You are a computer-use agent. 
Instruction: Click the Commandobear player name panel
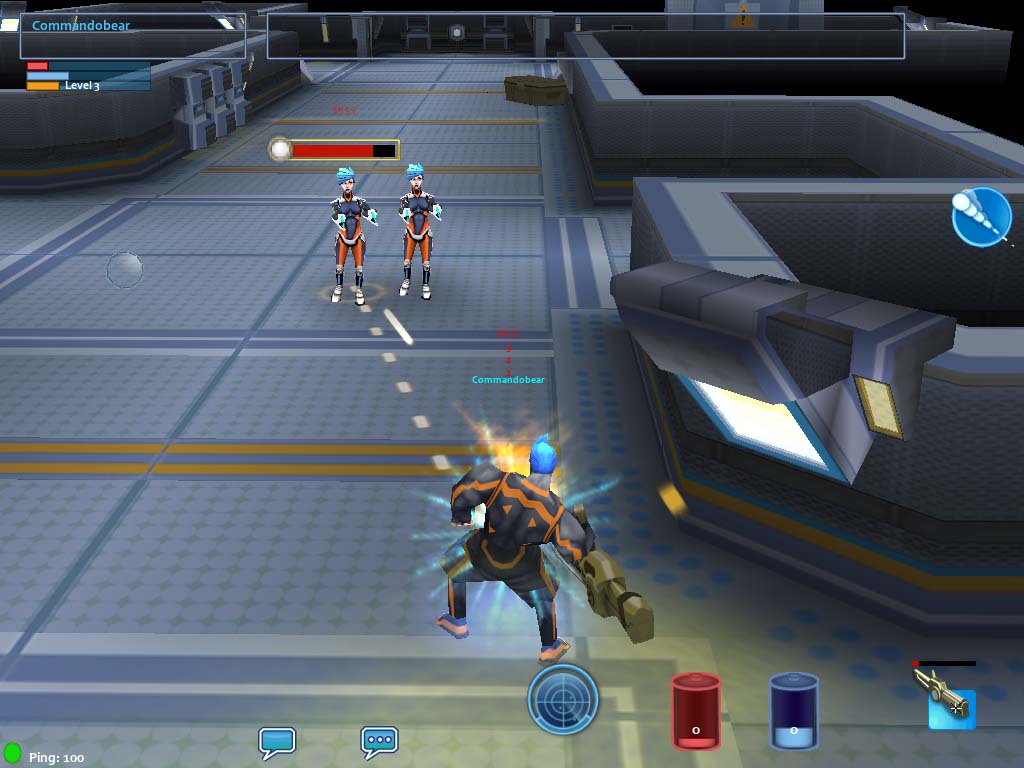(133, 34)
